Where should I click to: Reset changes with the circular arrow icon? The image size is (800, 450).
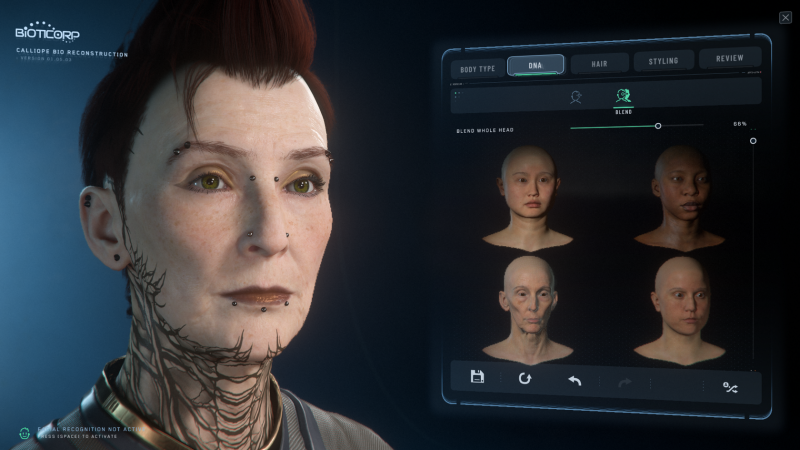point(525,378)
